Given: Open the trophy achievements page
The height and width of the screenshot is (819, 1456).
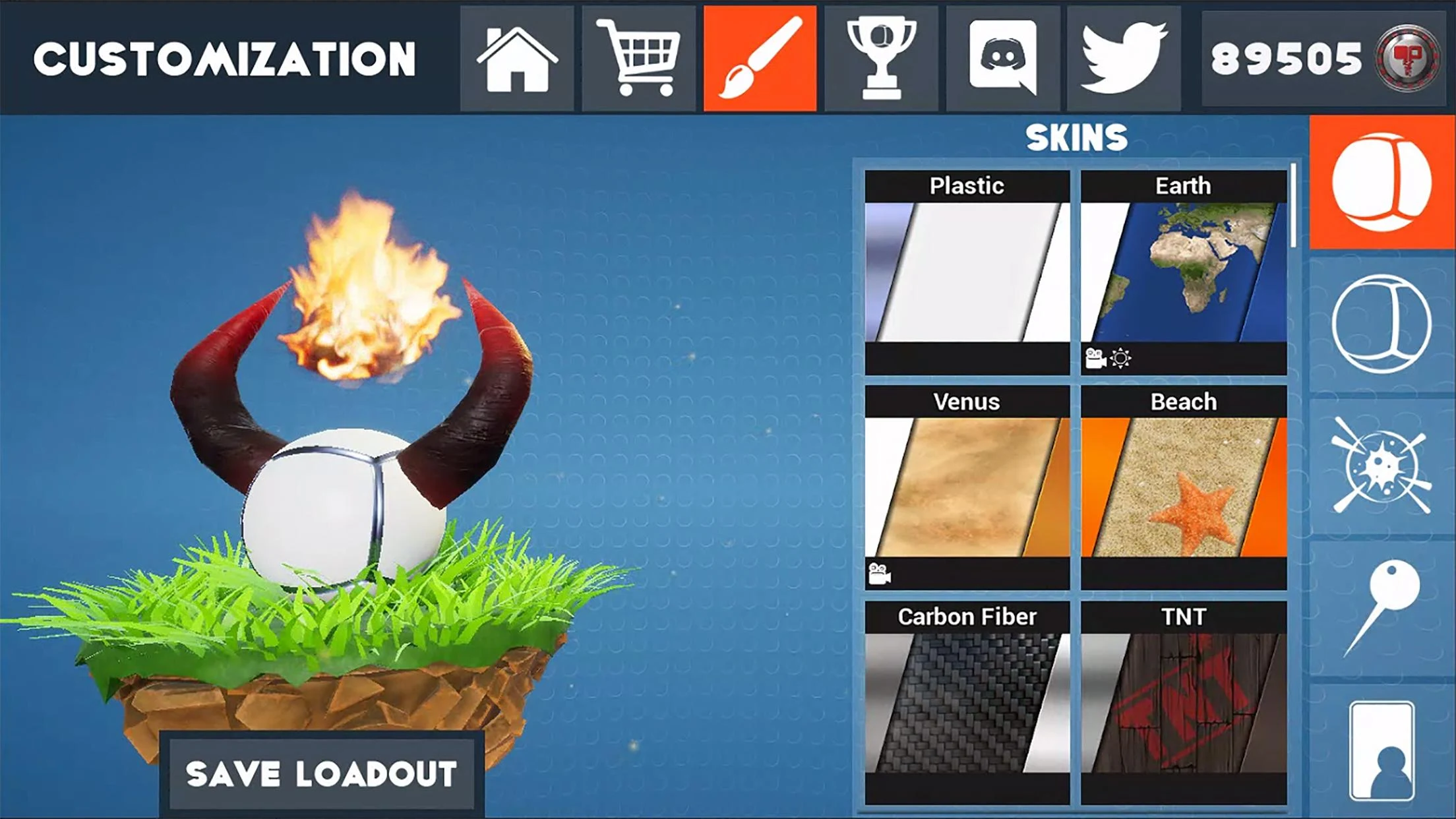Looking at the screenshot, I should click(881, 59).
